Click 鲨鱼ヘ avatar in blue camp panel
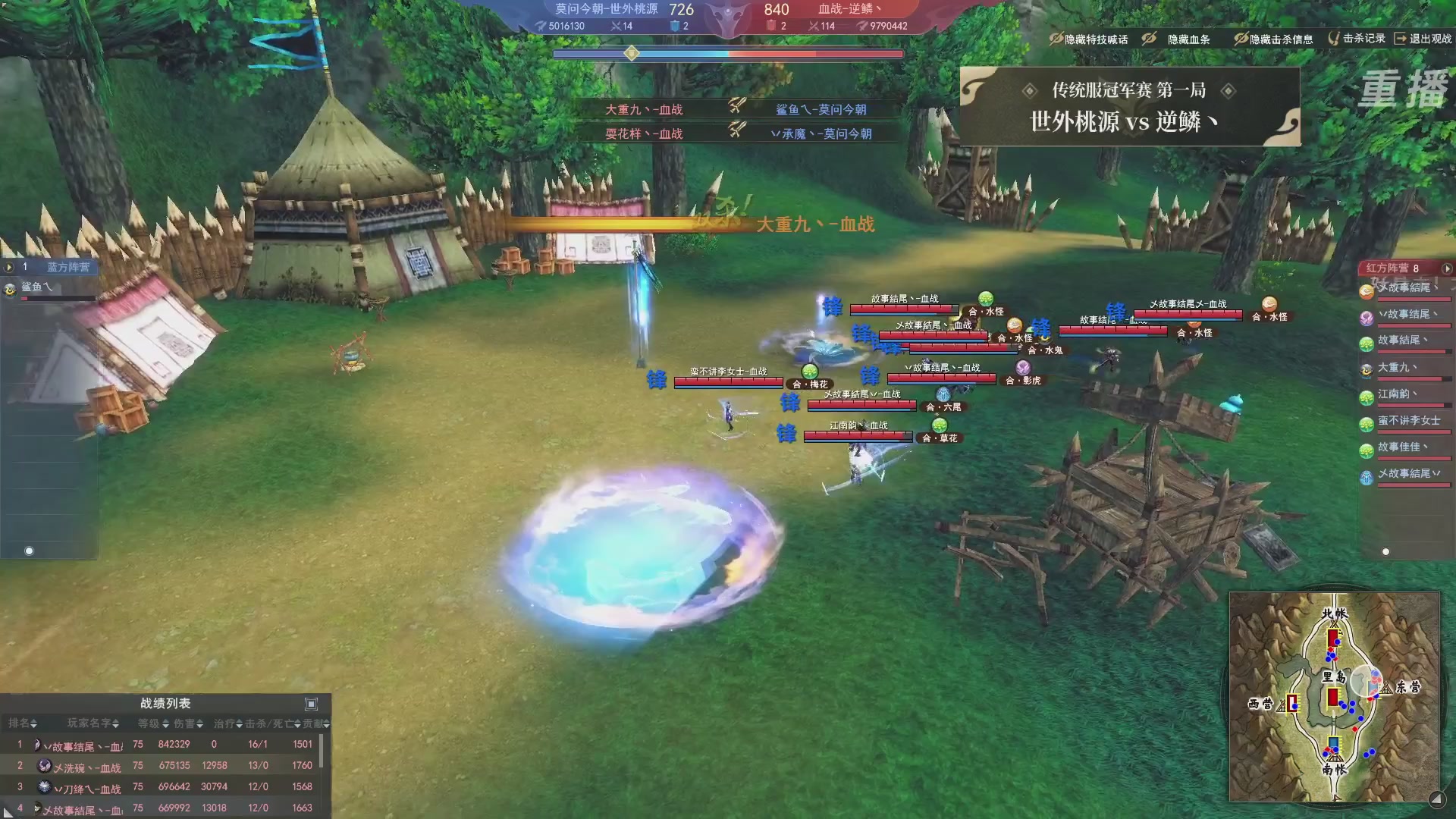1456x819 pixels. tap(11, 289)
